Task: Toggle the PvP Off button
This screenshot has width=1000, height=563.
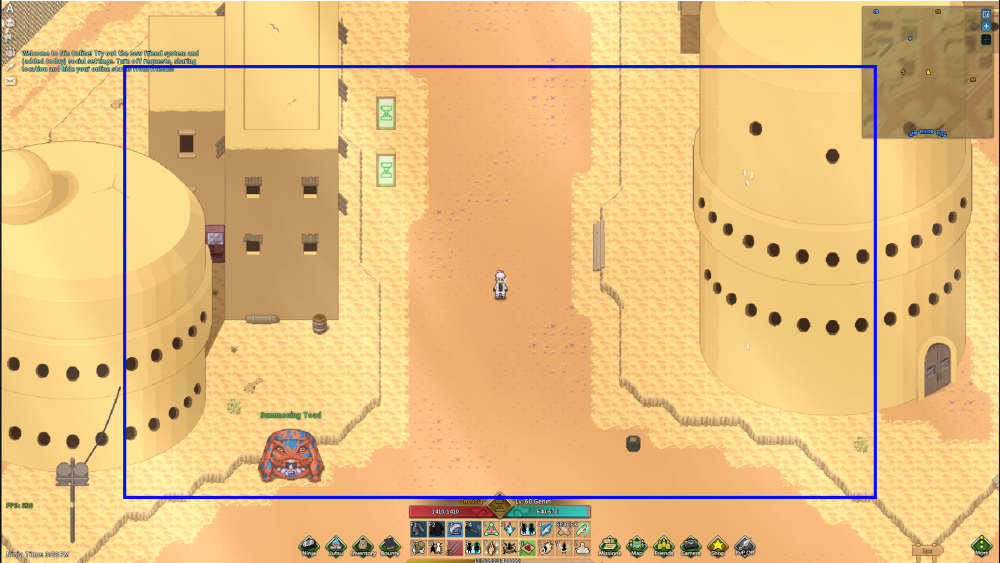Action: click(744, 546)
